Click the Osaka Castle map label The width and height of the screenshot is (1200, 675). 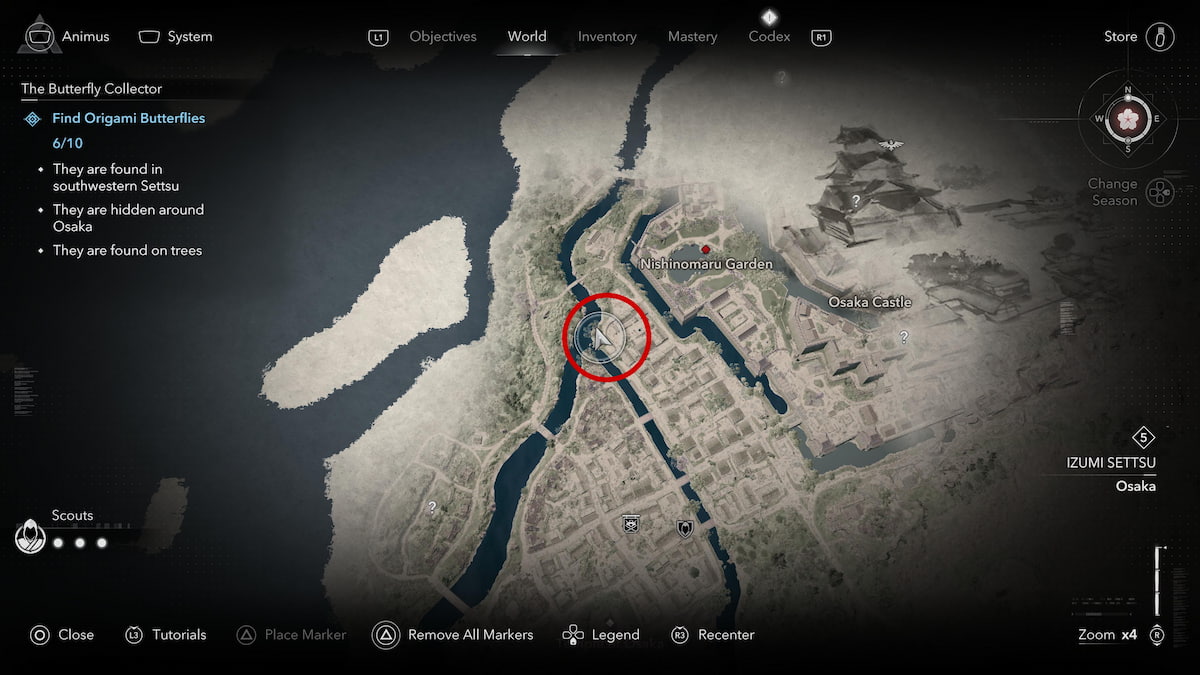(x=869, y=302)
